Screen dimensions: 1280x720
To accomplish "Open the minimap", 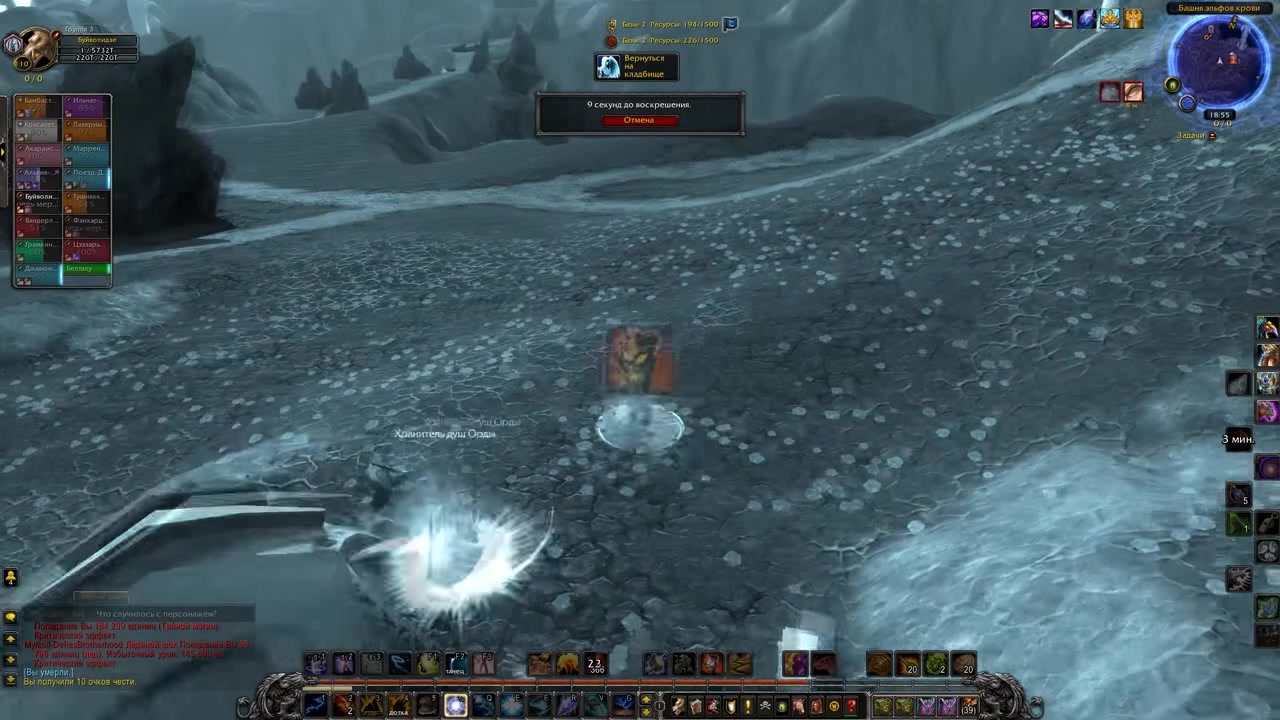I will pyautogui.click(x=1219, y=62).
